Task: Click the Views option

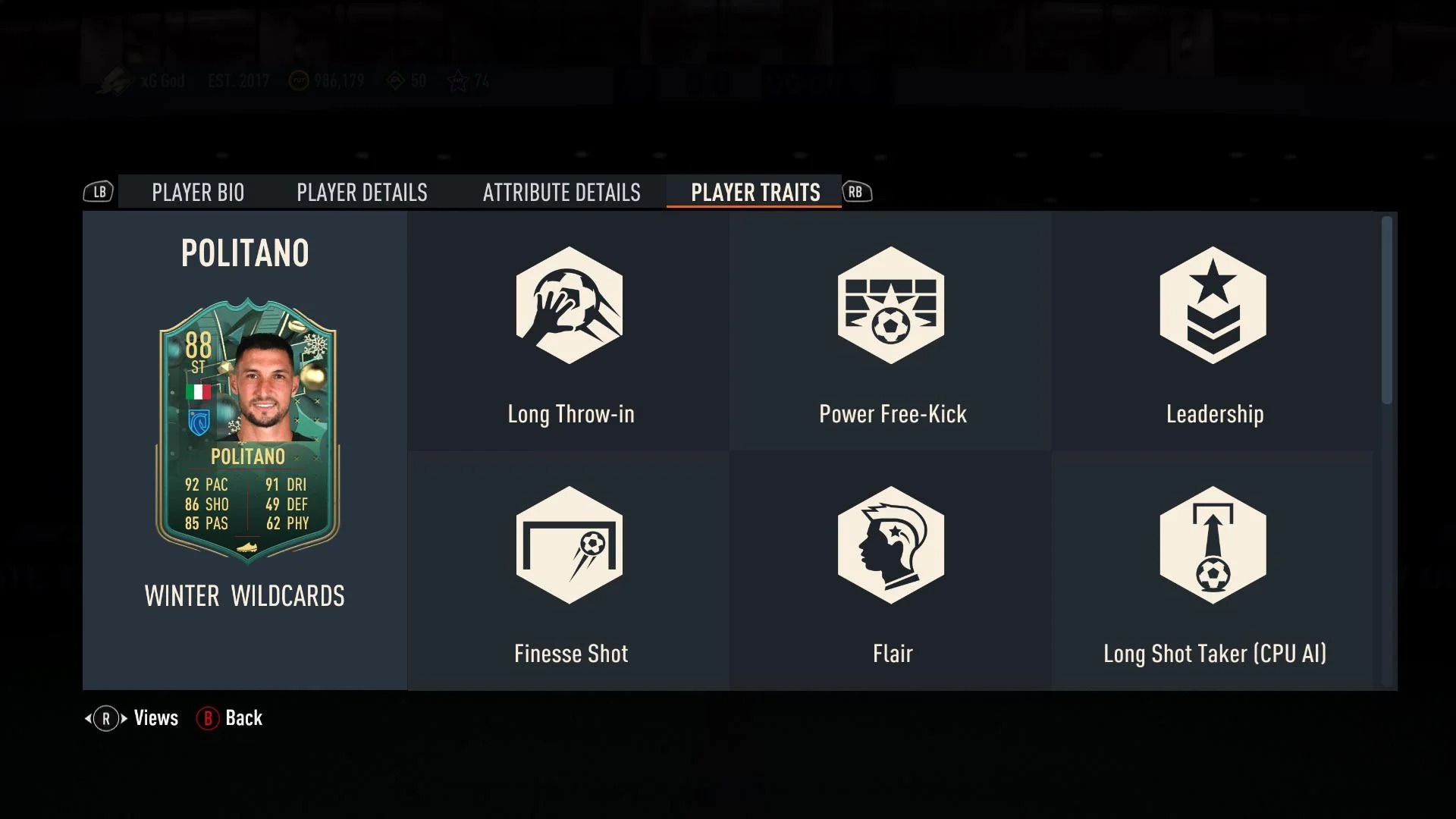Action: point(133,718)
